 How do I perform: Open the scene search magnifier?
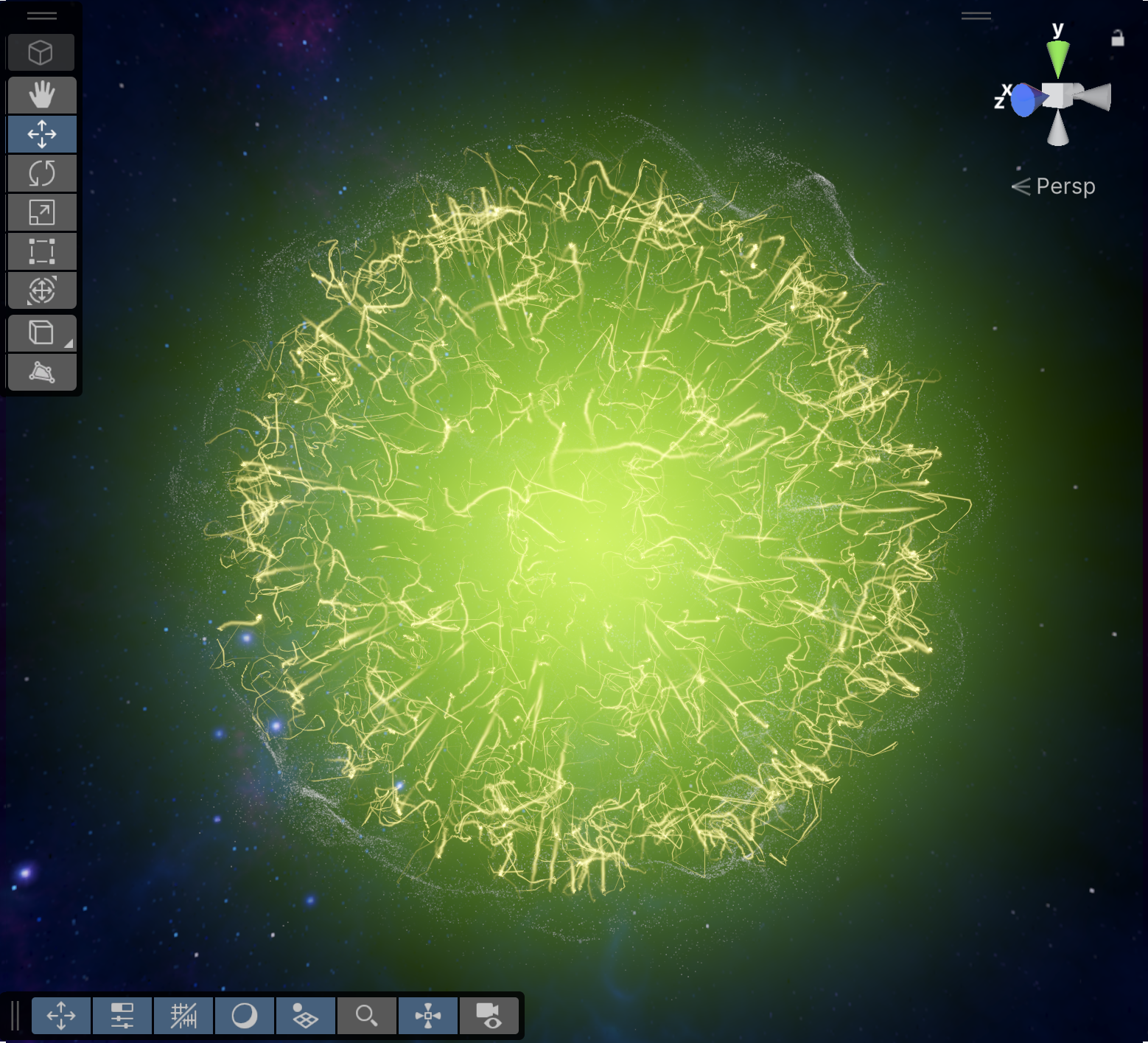tap(368, 1015)
